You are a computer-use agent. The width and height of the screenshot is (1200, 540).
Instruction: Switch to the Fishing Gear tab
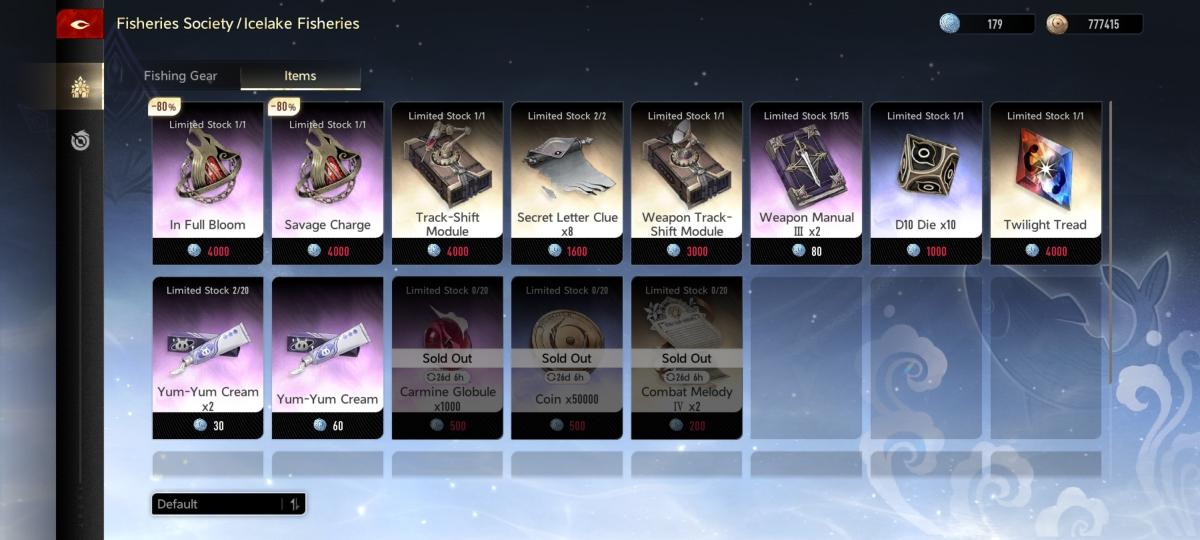pos(180,76)
